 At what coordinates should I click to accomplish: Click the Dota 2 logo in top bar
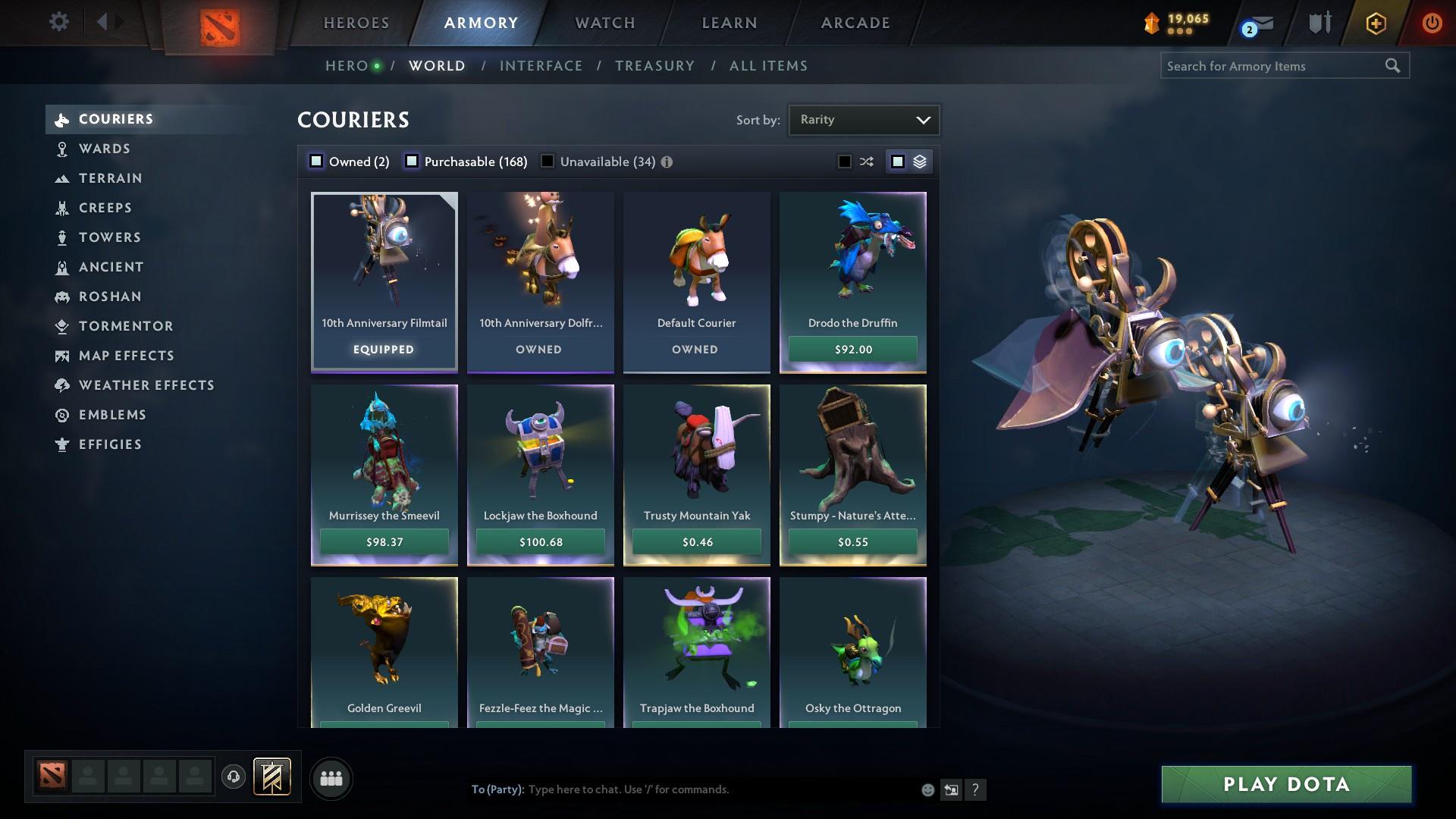coord(221,24)
